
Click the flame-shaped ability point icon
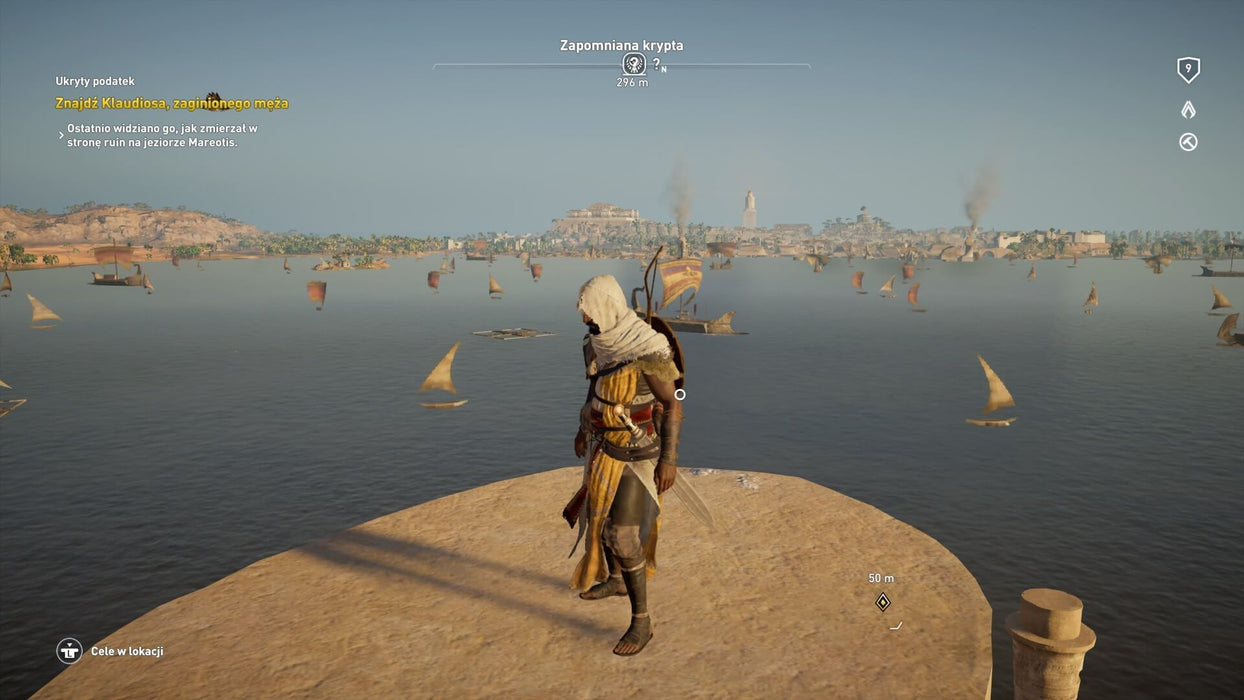tap(1188, 109)
